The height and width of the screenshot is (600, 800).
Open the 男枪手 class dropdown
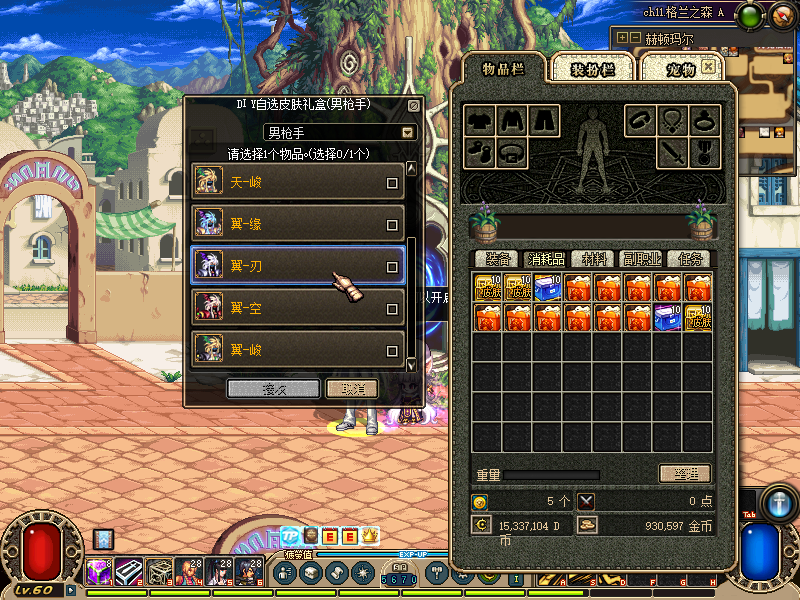[408, 132]
